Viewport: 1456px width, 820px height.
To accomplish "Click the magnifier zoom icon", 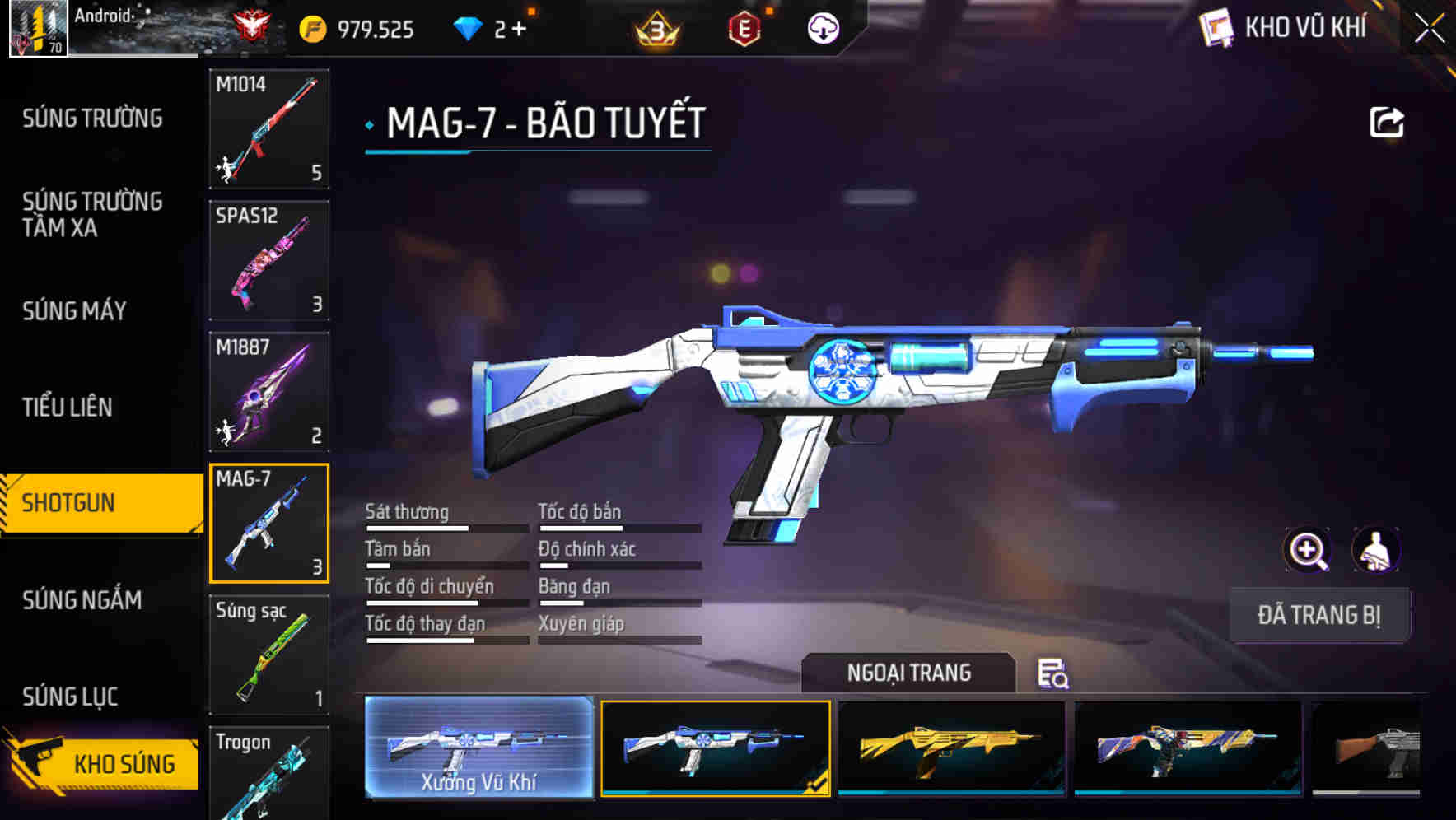I will click(1309, 550).
